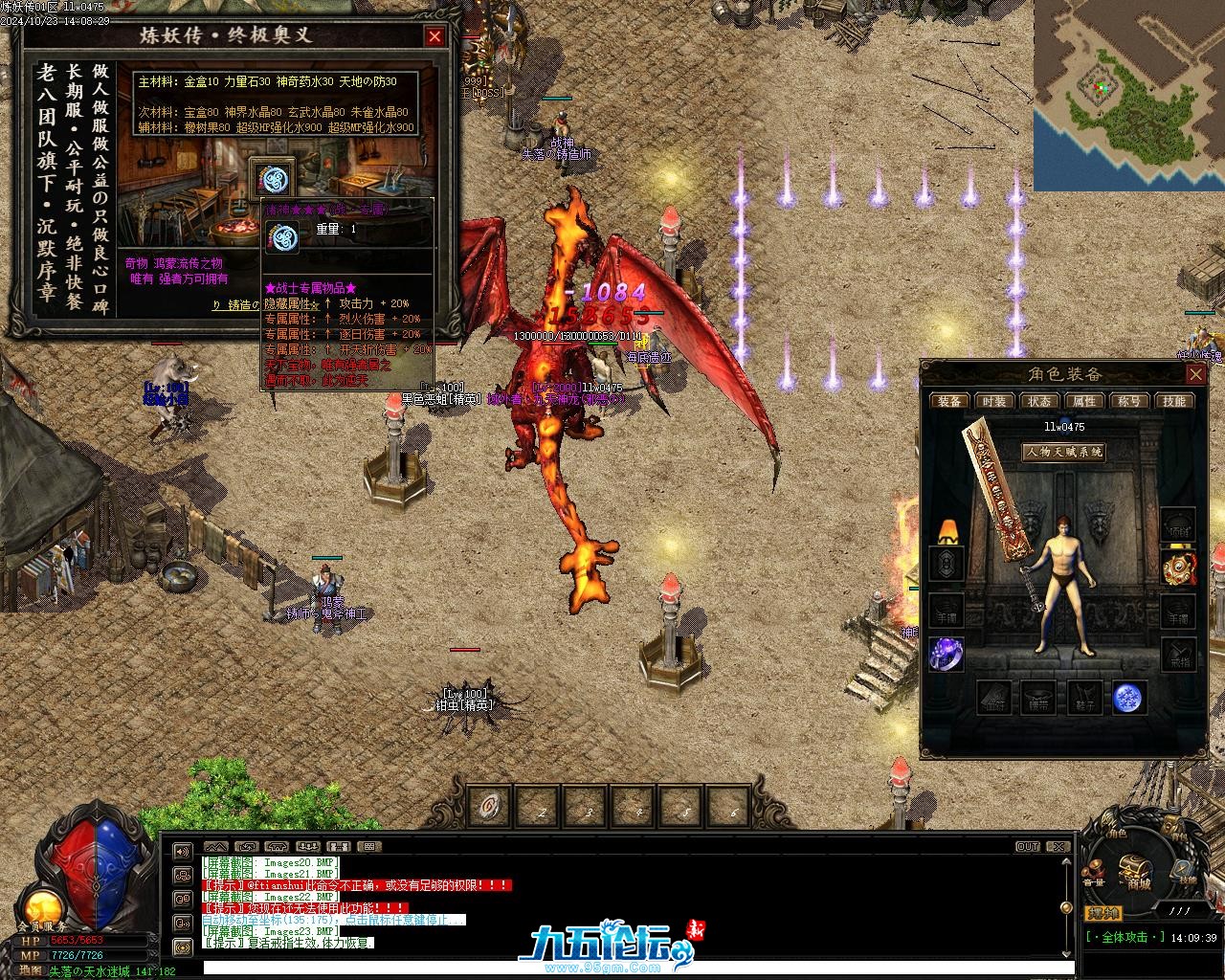1225x980 pixels.
Task: Select the blue star orb equipment slot
Action: [1129, 698]
